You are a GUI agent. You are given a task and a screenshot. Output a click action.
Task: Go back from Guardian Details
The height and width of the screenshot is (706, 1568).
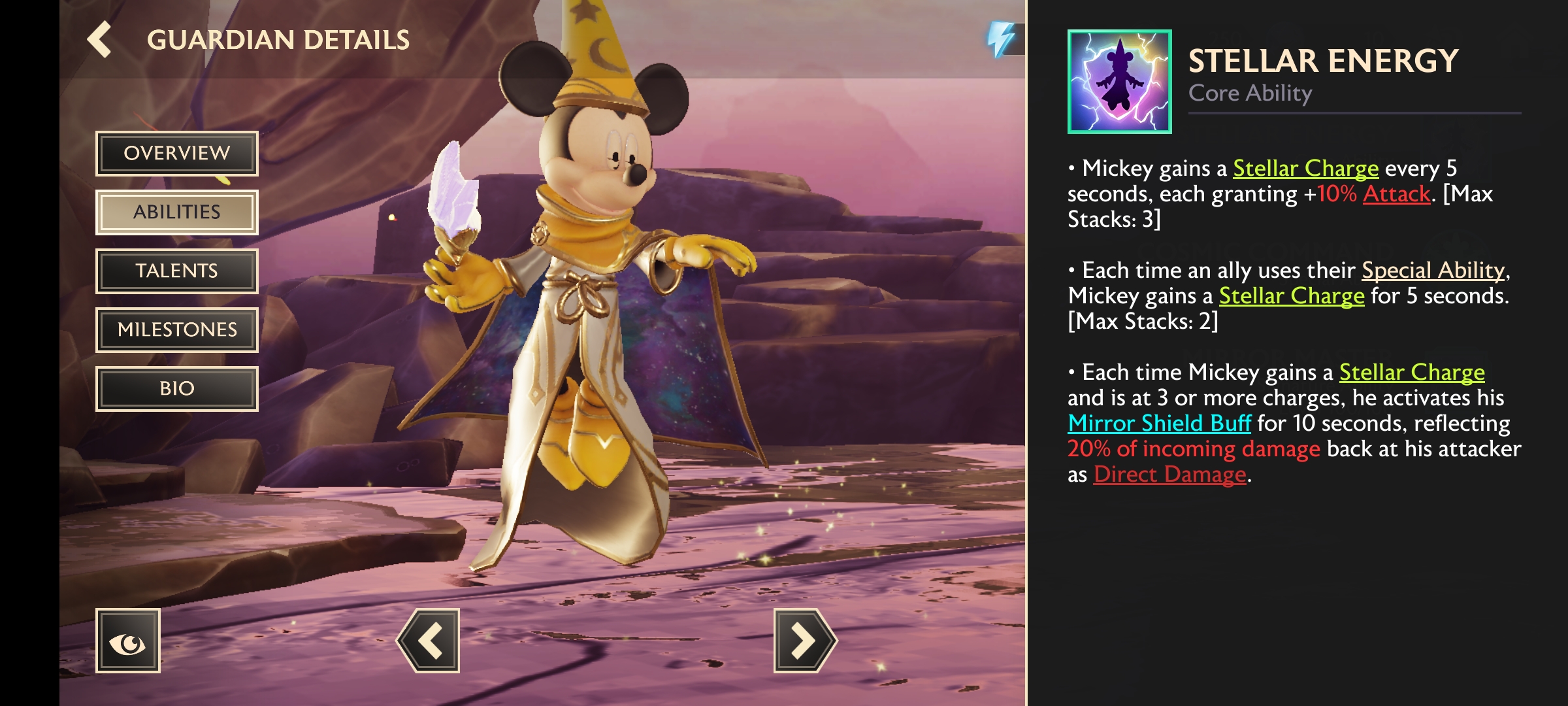pos(100,39)
